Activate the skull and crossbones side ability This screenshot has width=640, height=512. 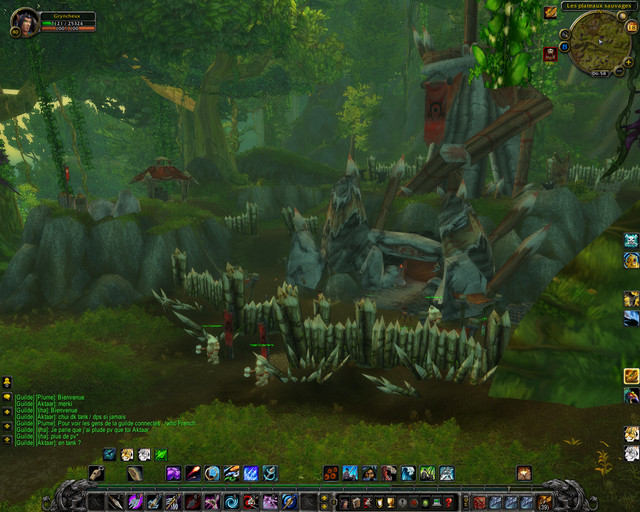coord(631,240)
